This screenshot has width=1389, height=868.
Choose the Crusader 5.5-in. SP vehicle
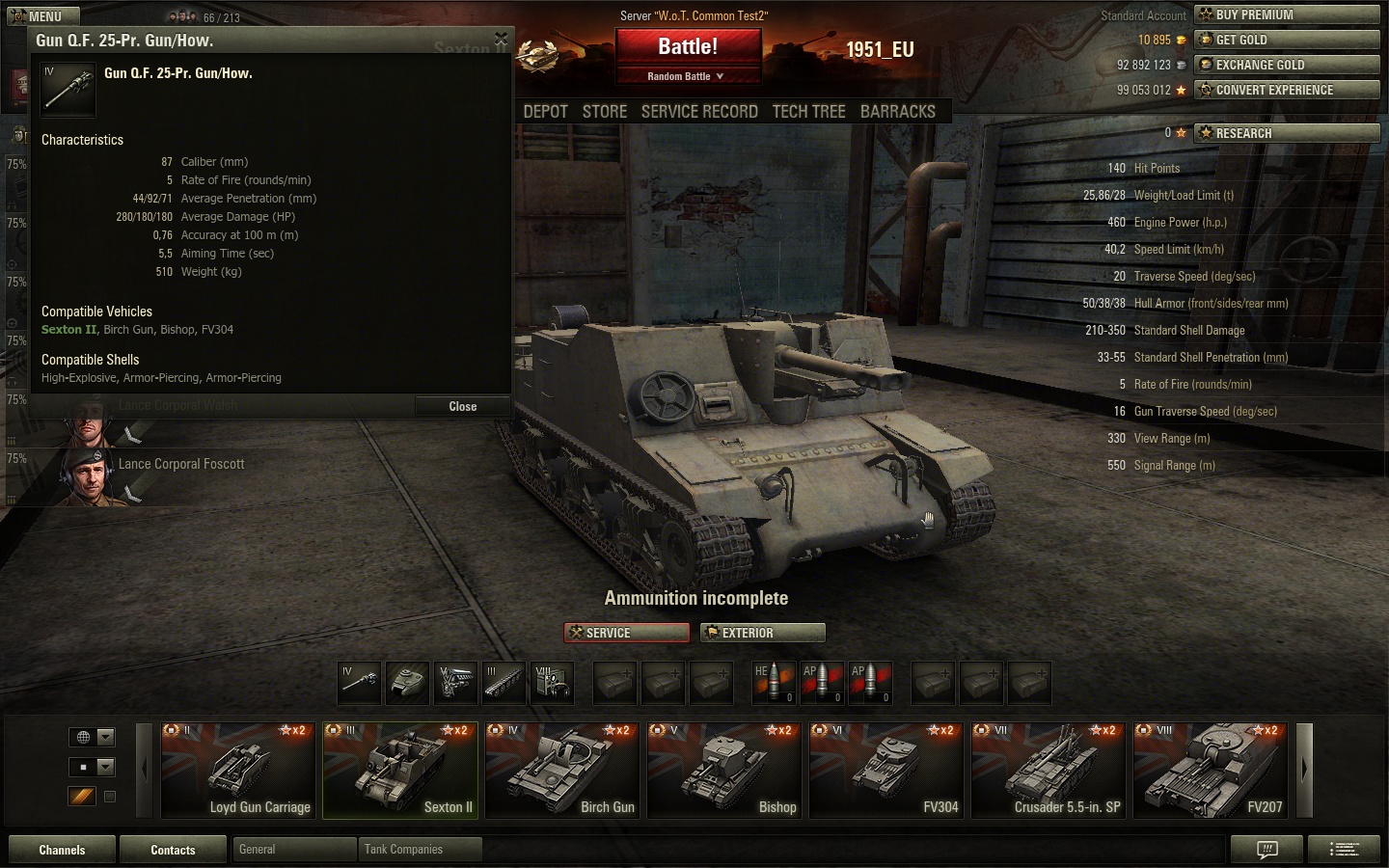click(1048, 771)
